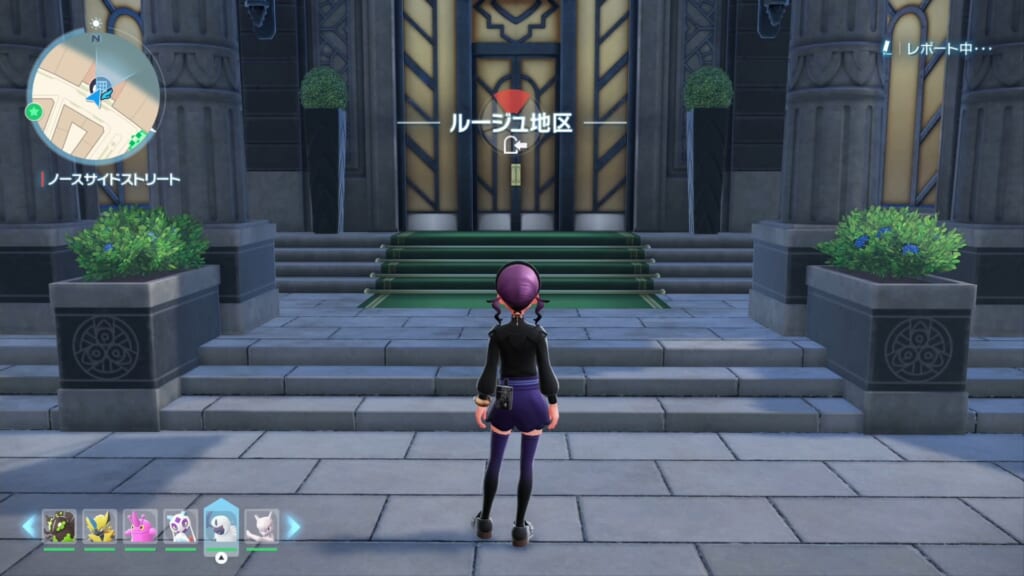Click the left arrow beside the party bar
The width and height of the screenshot is (1024, 576).
[x=29, y=526]
